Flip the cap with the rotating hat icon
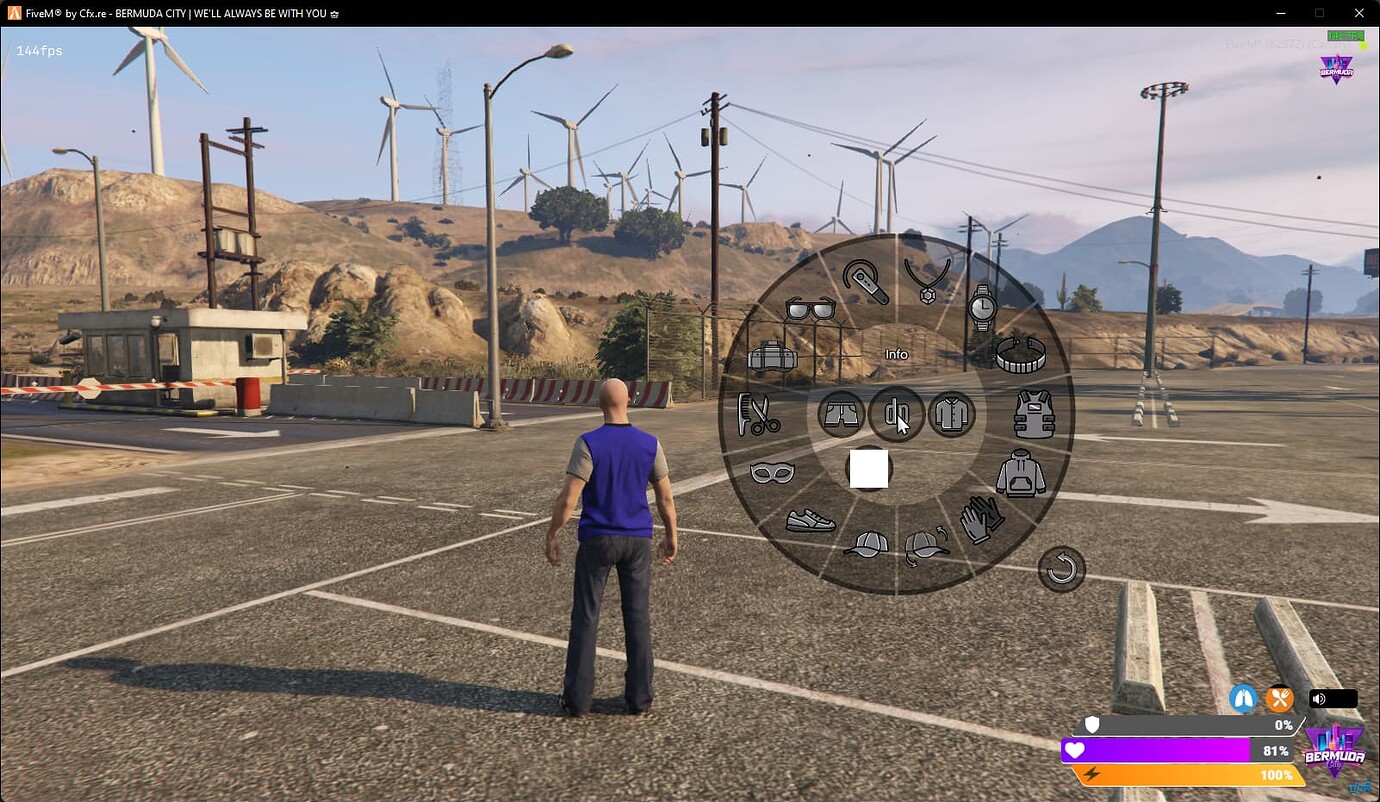 click(x=927, y=546)
